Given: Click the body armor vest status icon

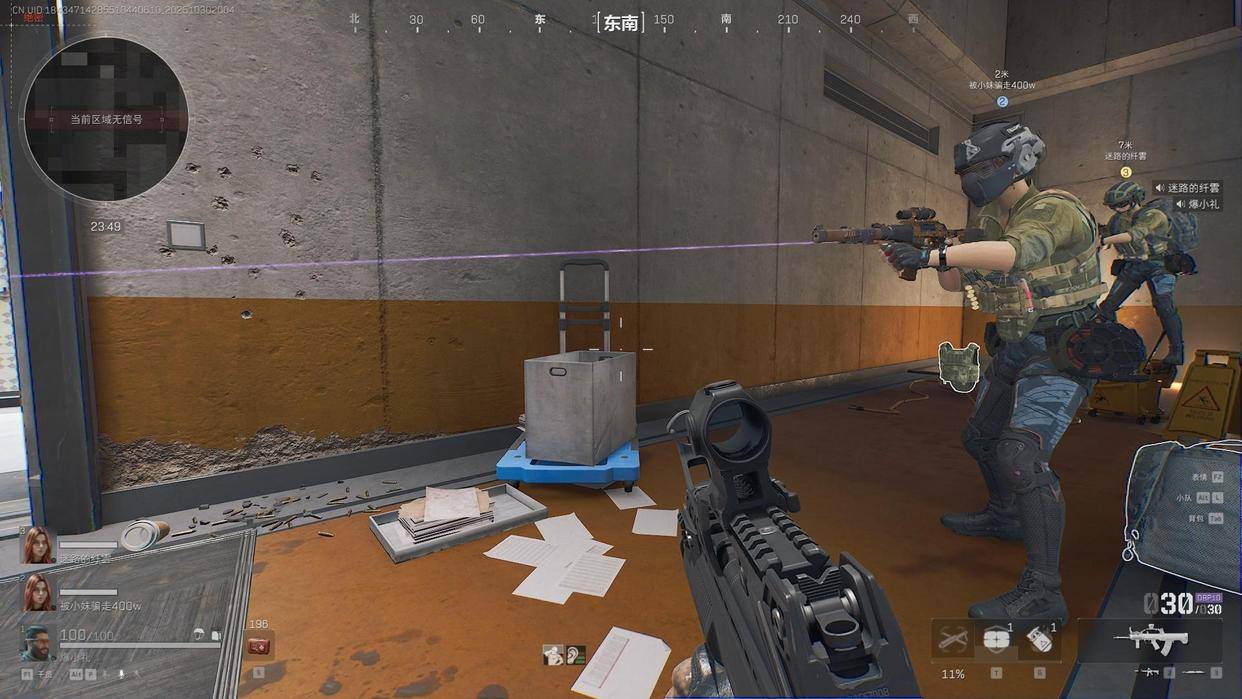Looking at the screenshot, I should pos(957,363).
